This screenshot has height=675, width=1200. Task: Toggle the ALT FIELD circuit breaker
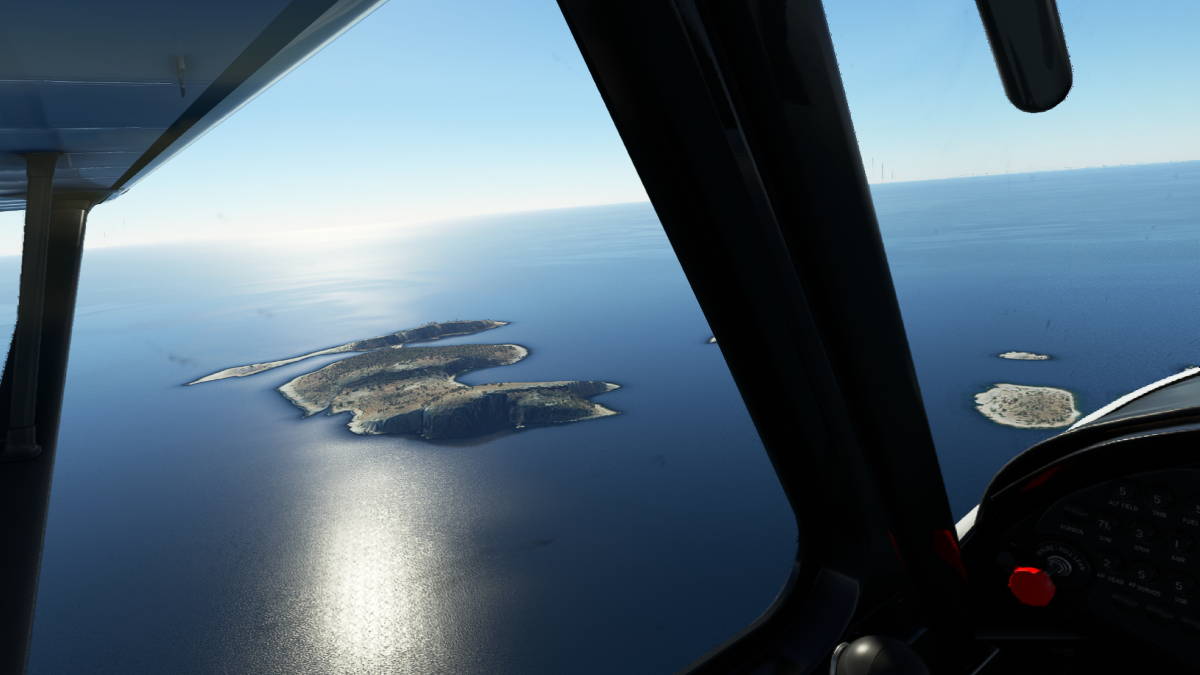point(1122,491)
